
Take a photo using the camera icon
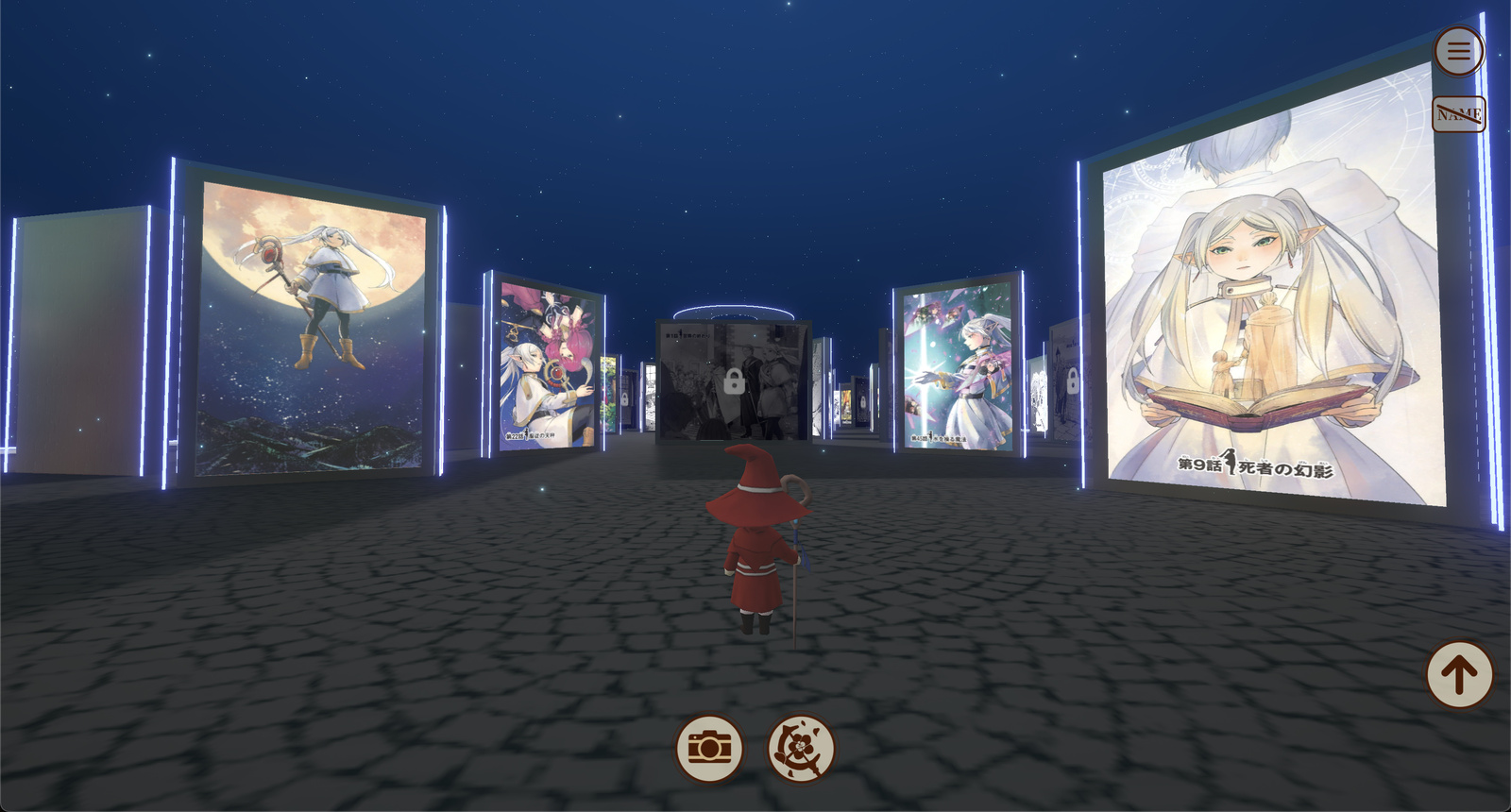click(708, 749)
